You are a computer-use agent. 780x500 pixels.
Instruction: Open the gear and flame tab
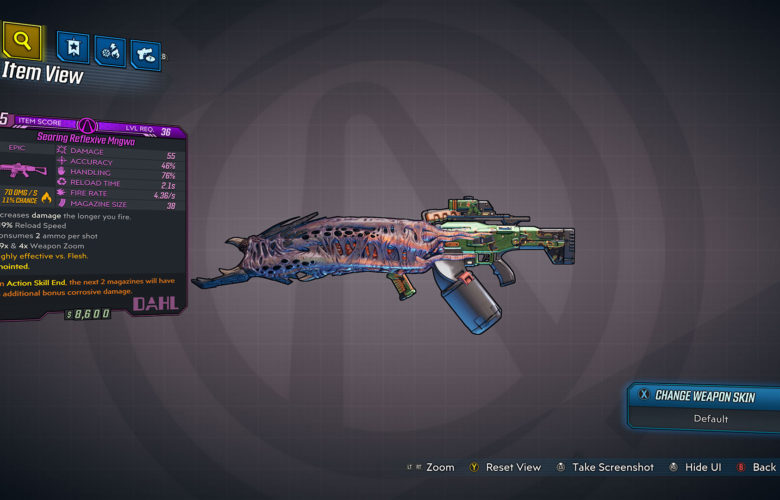109,49
